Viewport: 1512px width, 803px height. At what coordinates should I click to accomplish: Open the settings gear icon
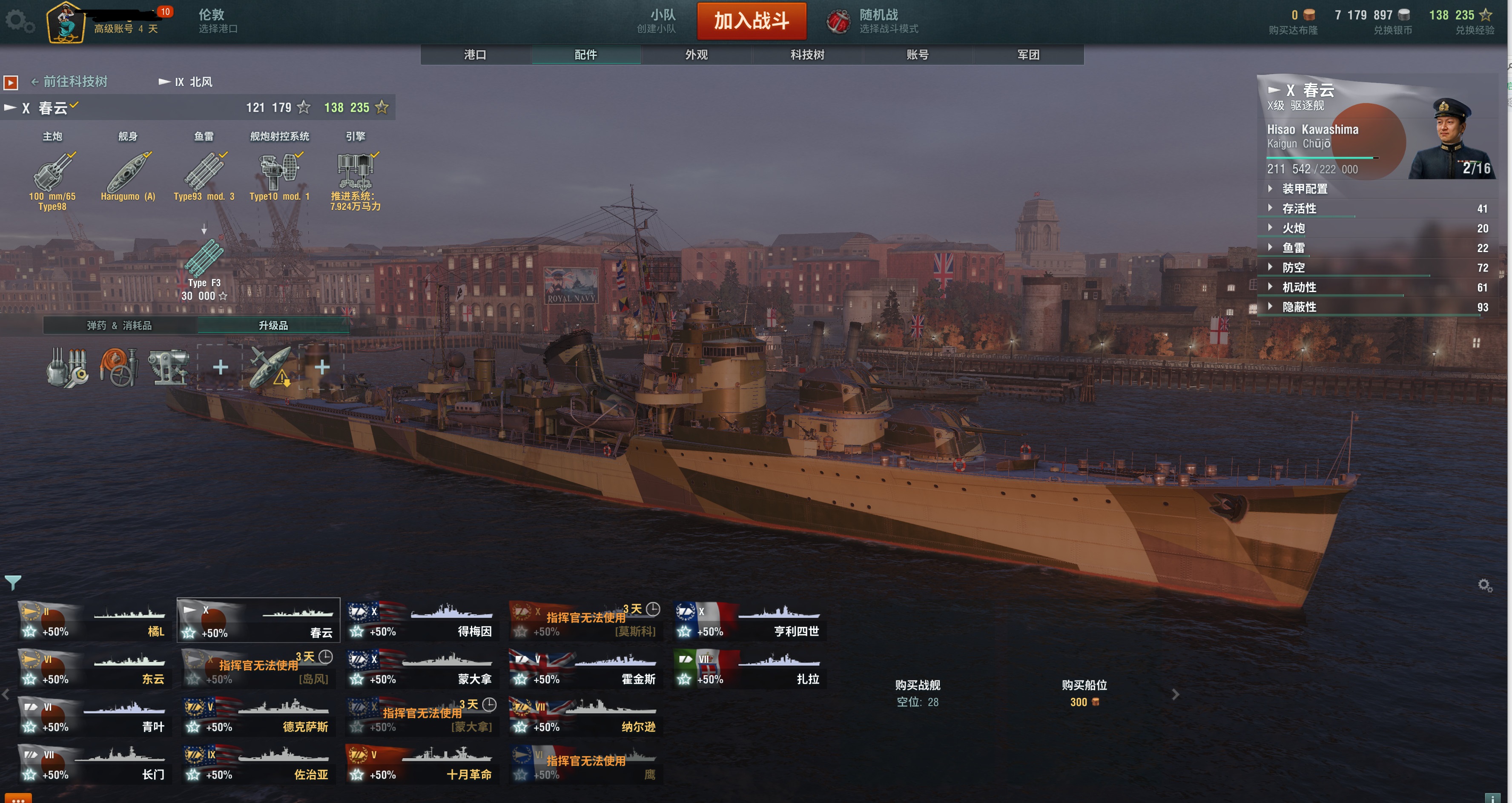[x=19, y=22]
